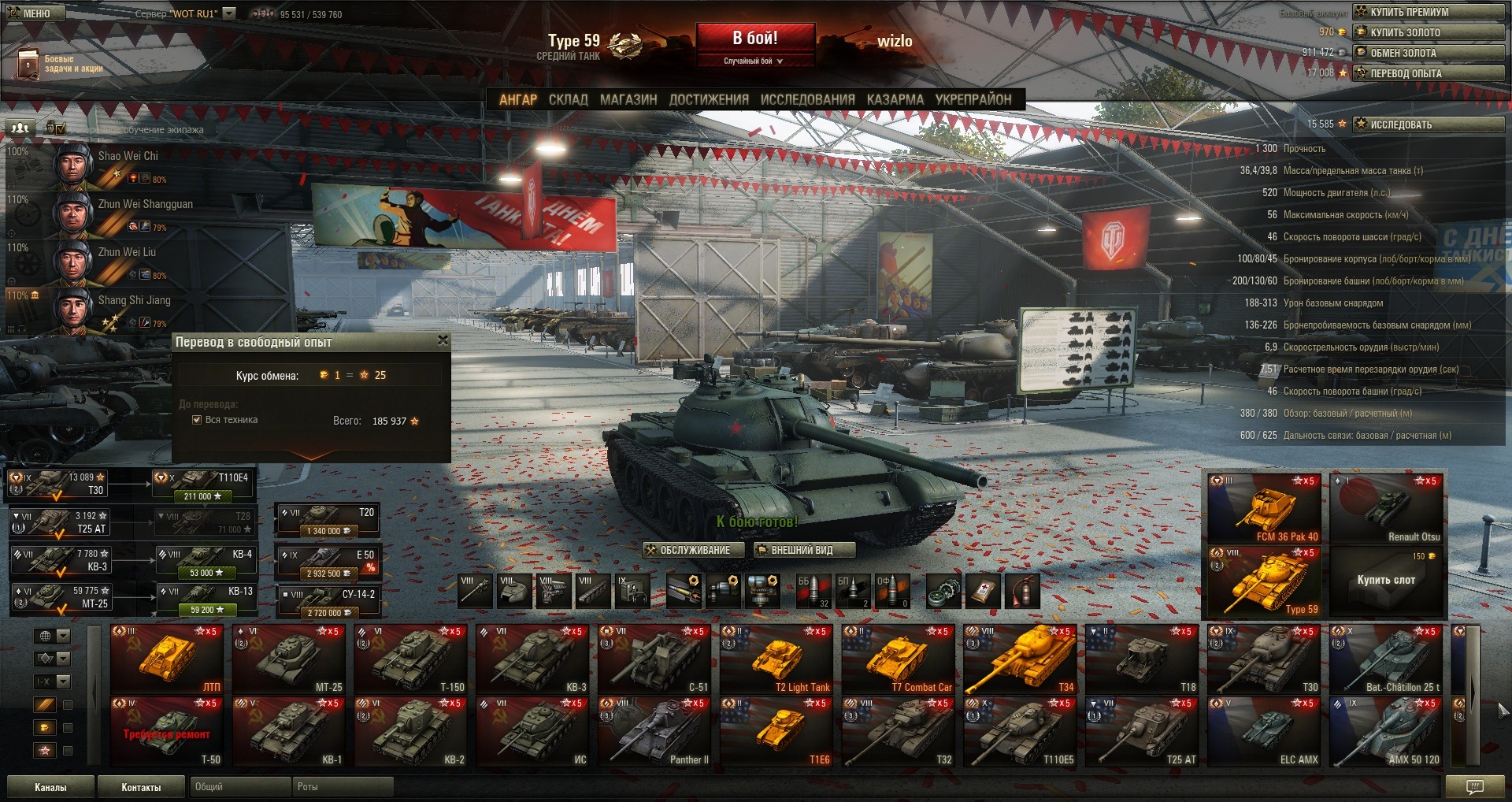Switch to the СКЛАД tab
Screen dimensions: 1512x802
pyautogui.click(x=568, y=100)
